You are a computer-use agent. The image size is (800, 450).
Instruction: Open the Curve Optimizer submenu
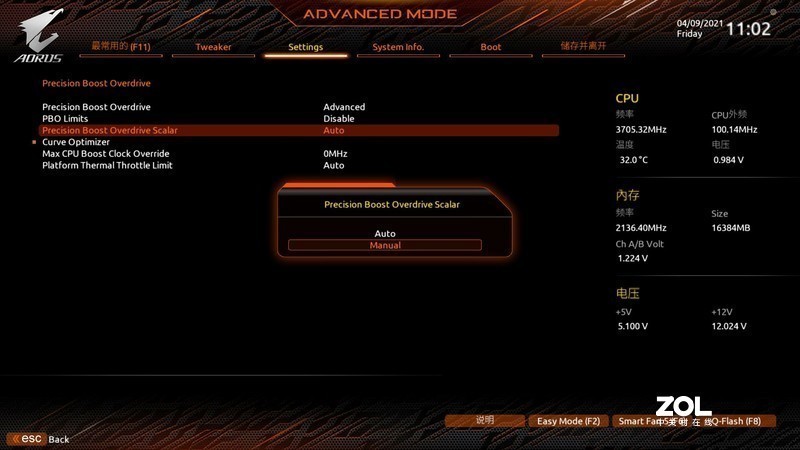point(76,142)
